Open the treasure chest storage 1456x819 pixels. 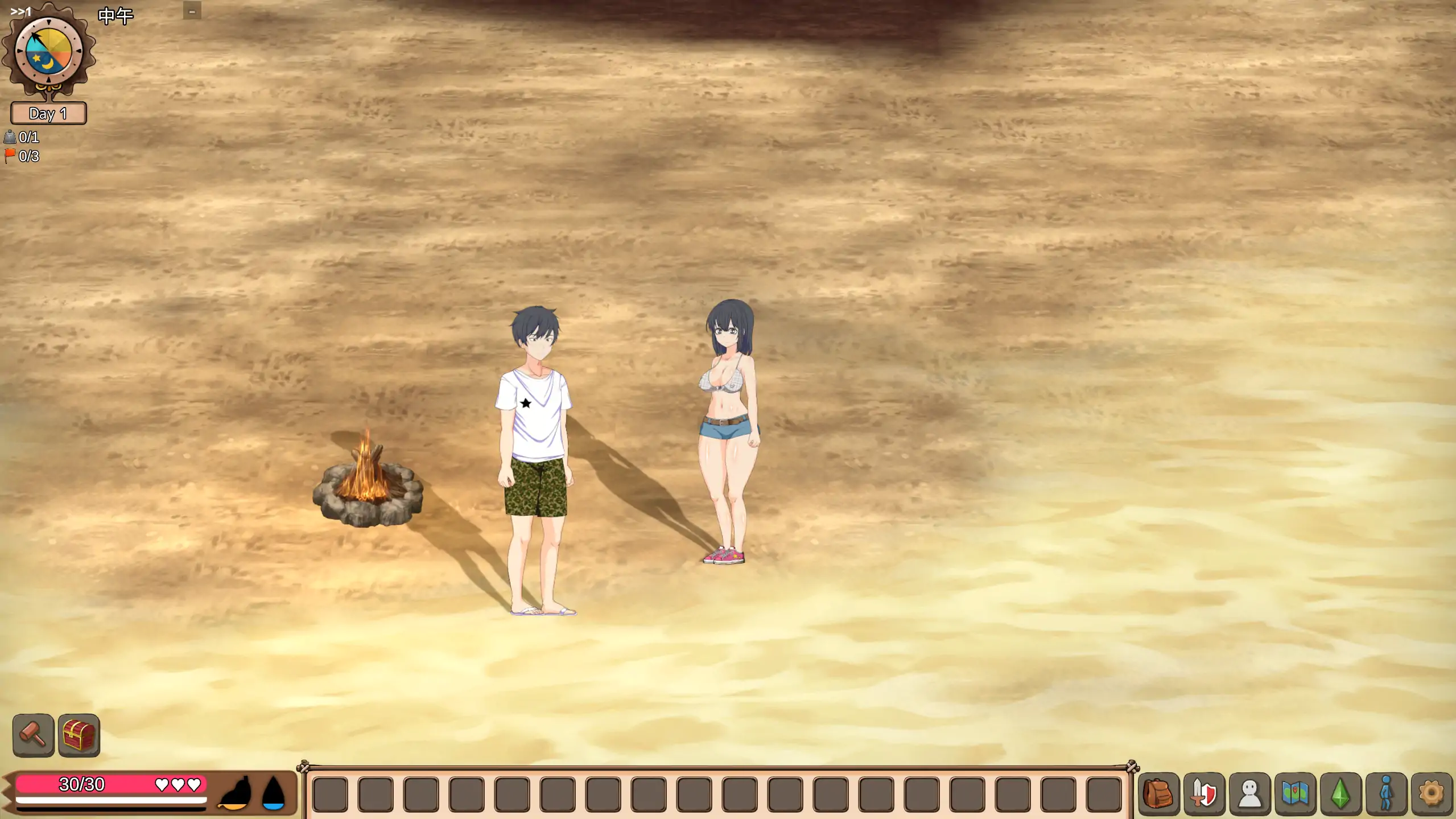coord(79,735)
